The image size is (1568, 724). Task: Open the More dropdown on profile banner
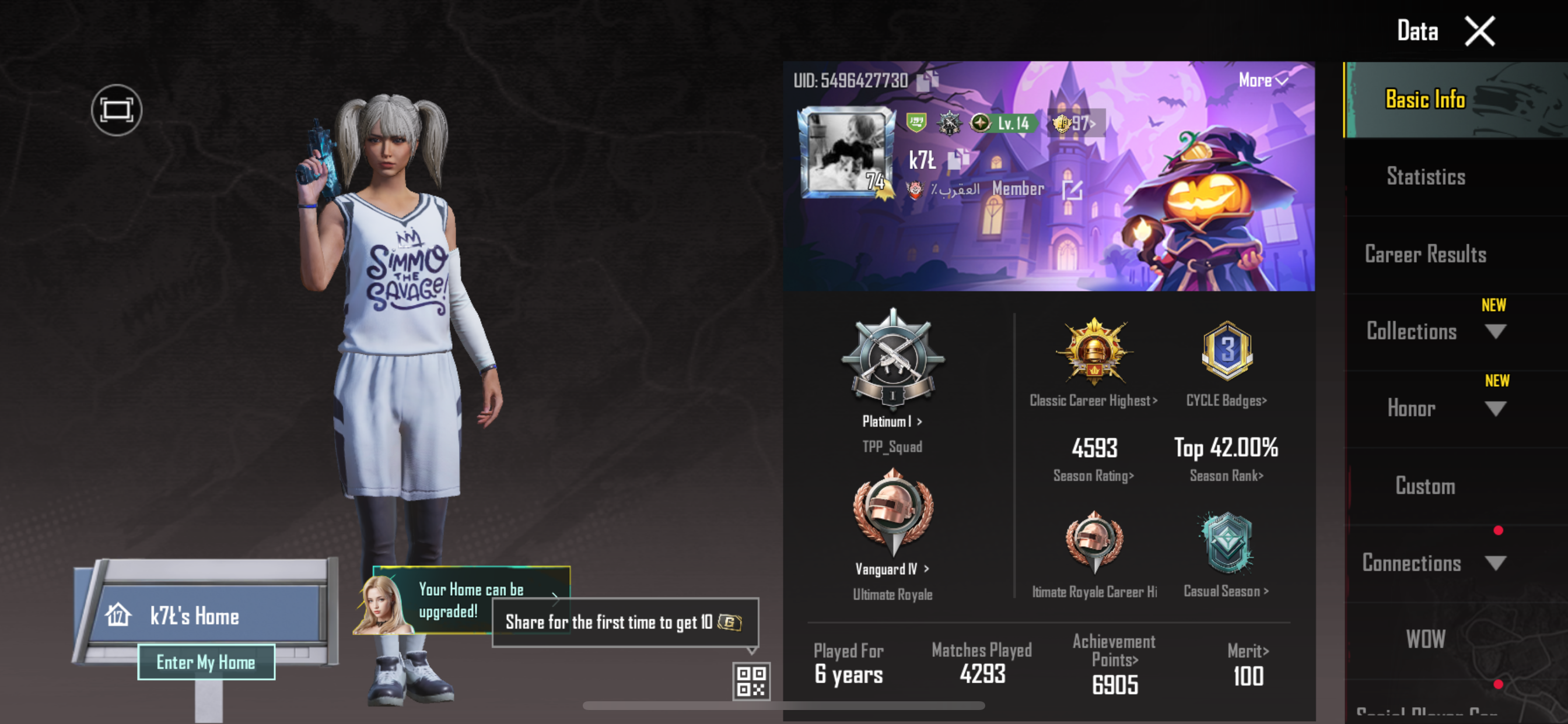tap(1263, 80)
